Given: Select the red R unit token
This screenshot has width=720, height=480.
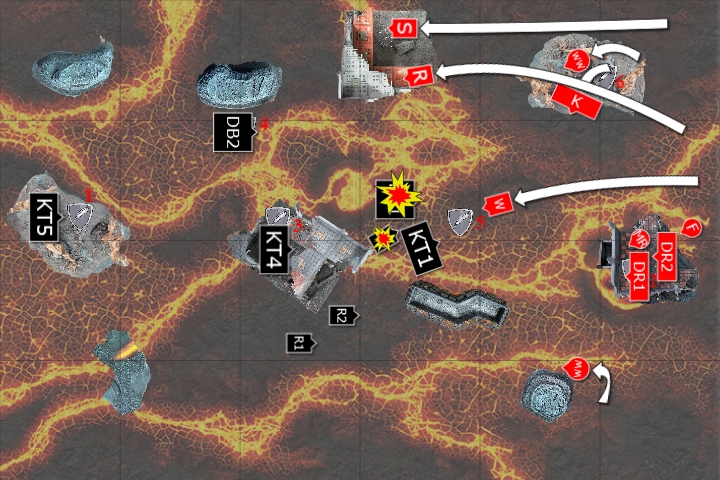Looking at the screenshot, I should coord(420,75).
